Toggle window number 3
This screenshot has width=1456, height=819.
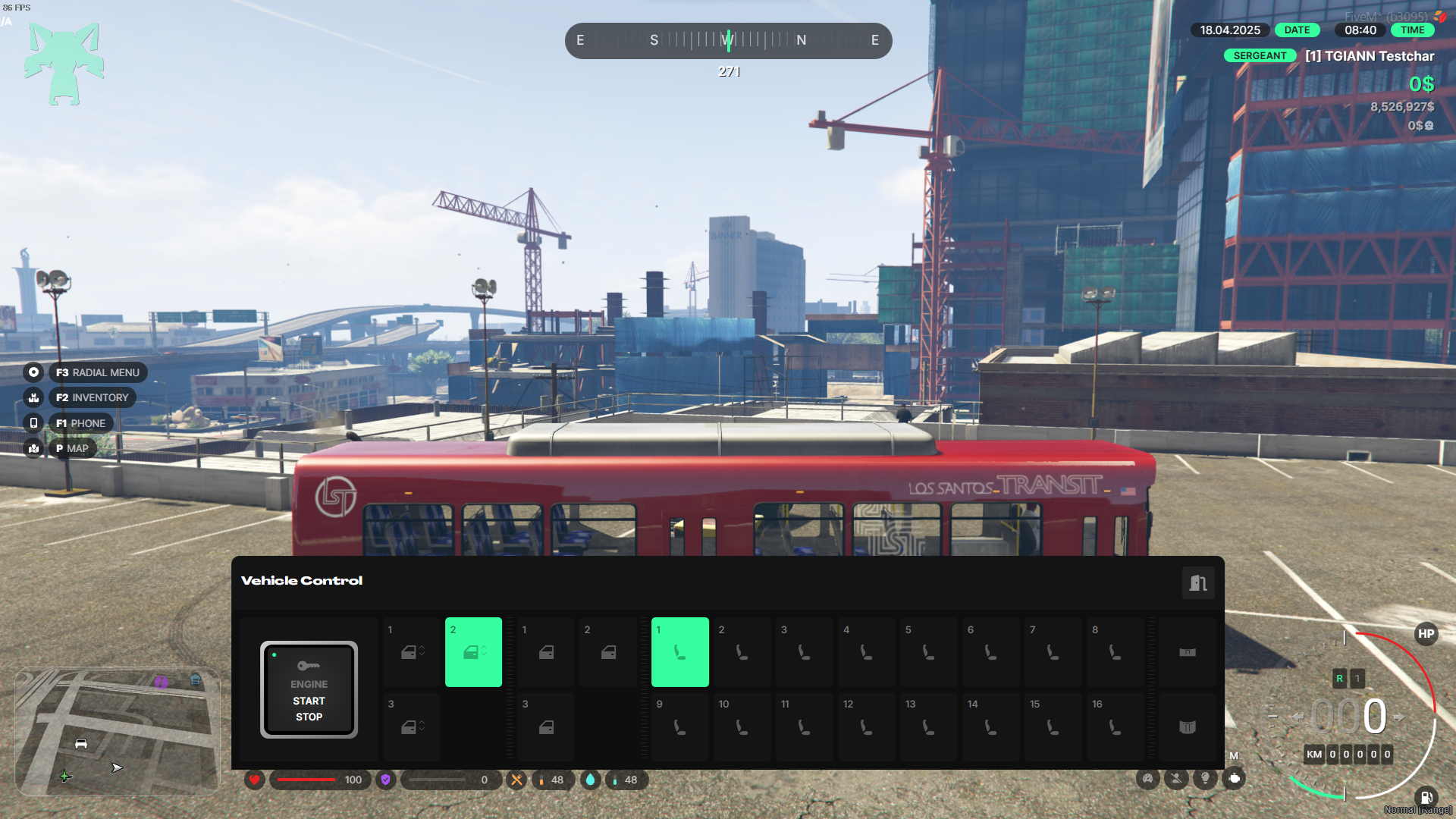(412, 726)
